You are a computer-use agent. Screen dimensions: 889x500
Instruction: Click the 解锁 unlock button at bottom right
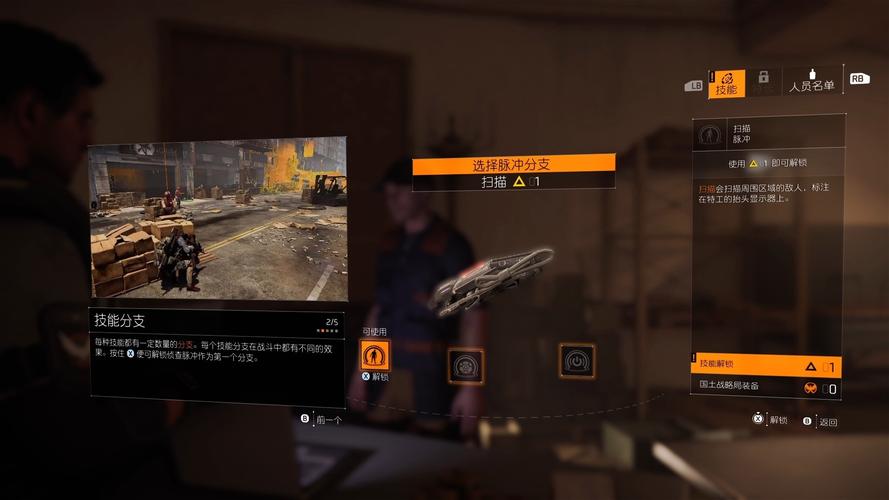pyautogui.click(x=771, y=421)
